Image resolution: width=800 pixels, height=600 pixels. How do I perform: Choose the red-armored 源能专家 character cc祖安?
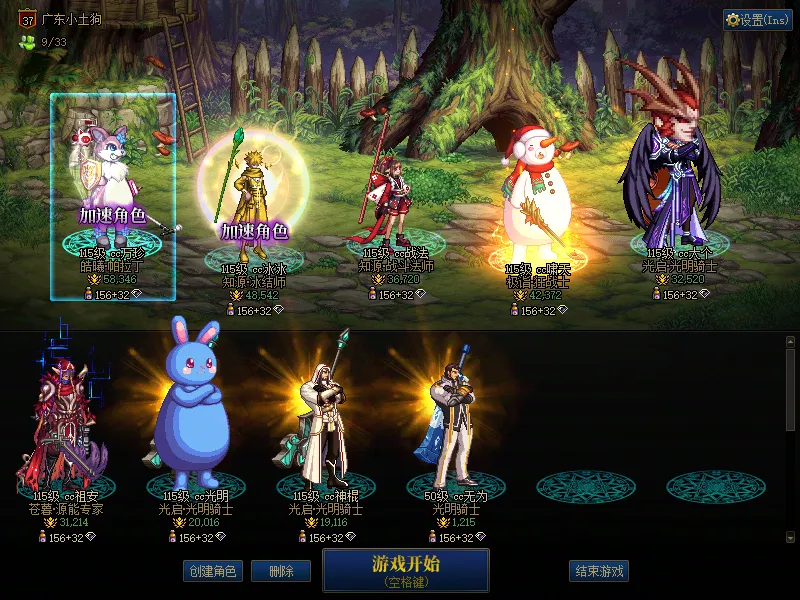[x=68, y=430]
